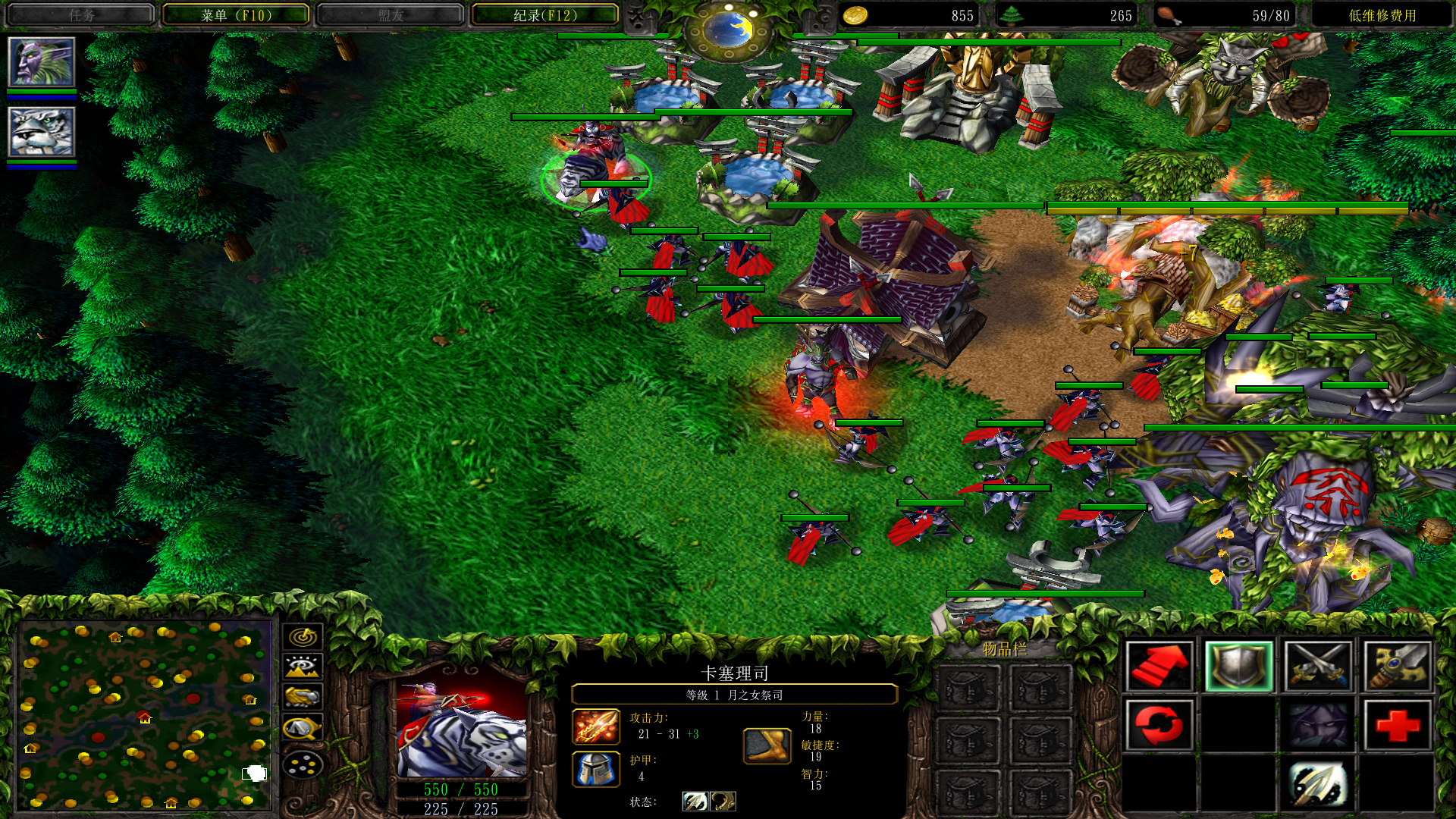Select the red circular arrows Patrol command

pyautogui.click(x=1159, y=725)
